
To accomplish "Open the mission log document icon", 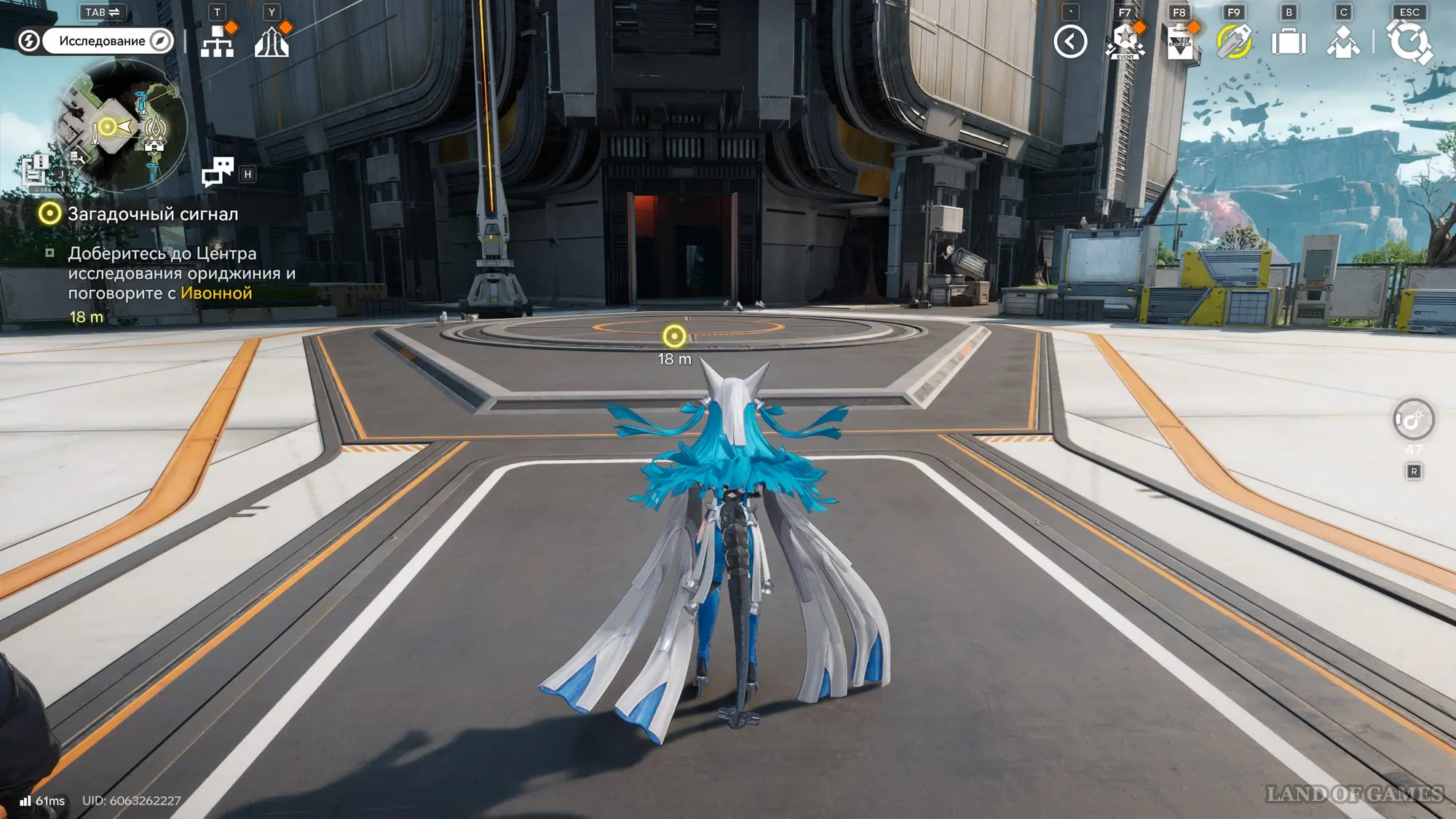I will pos(33,172).
